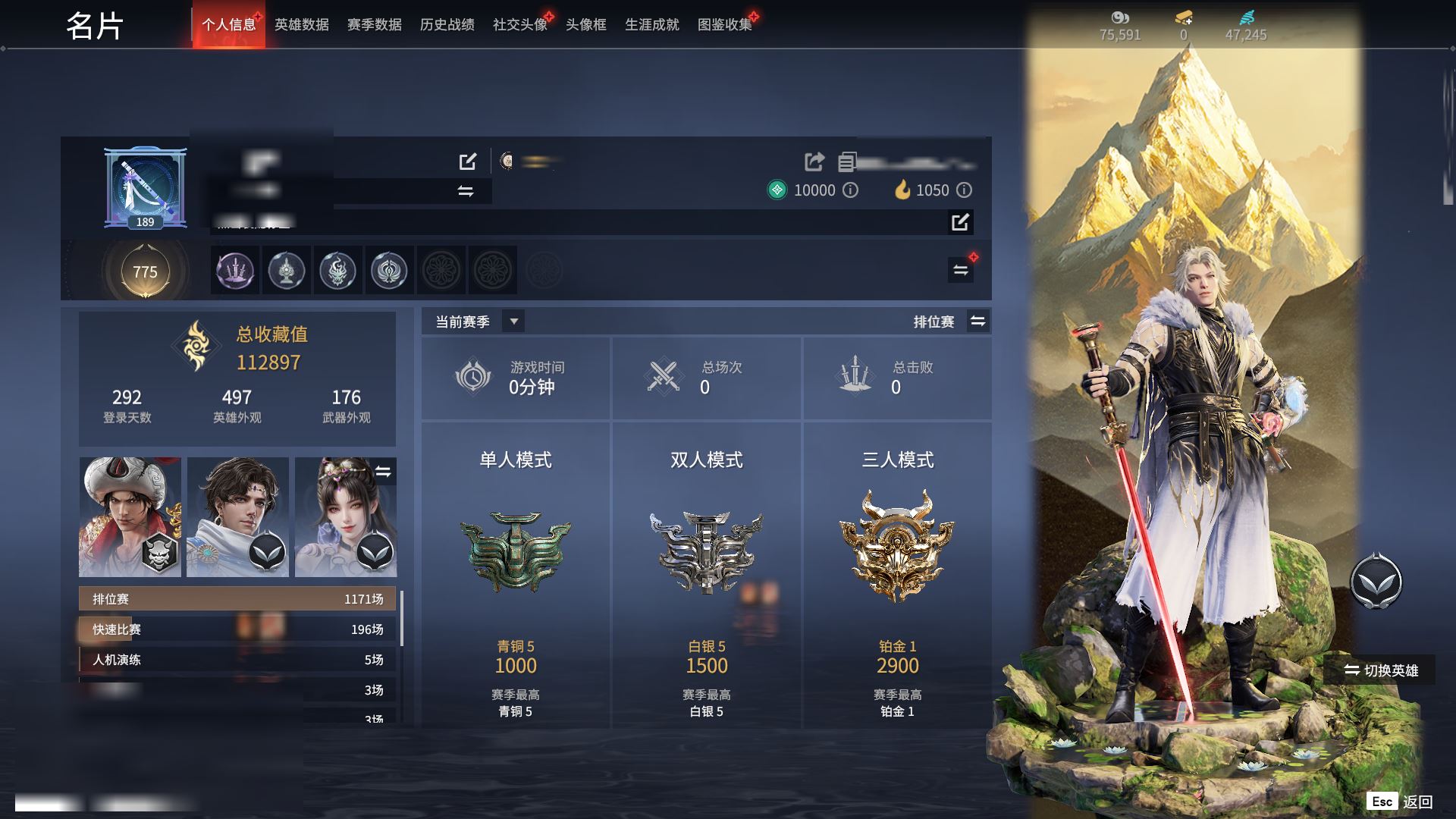Screen dimensions: 1456x819
Task: Choose the 快速比赛 match count row
Action: (x=237, y=629)
